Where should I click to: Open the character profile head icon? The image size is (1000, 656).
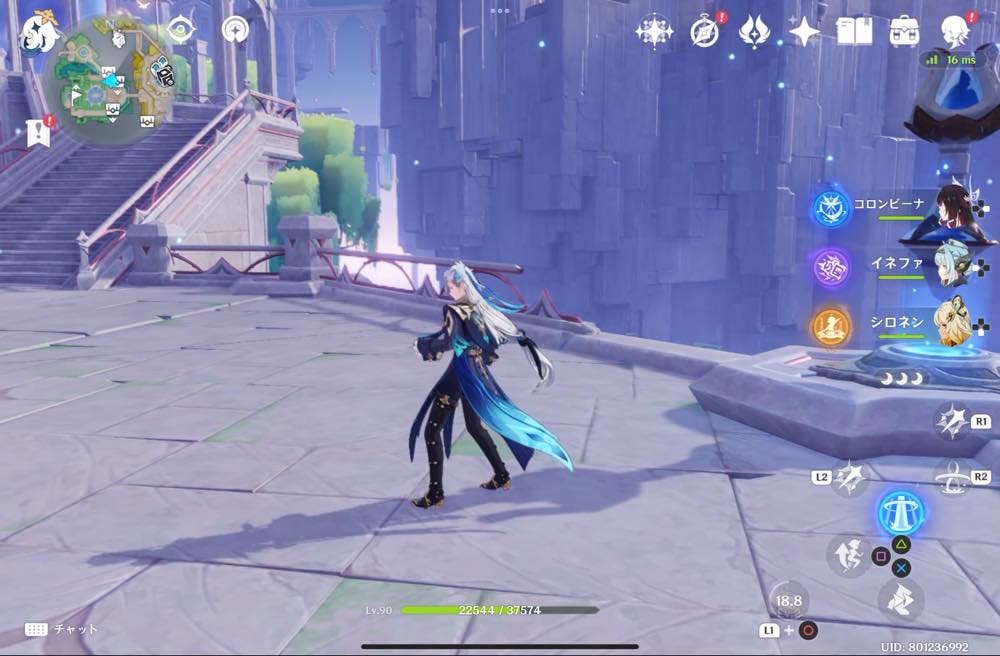tap(955, 32)
